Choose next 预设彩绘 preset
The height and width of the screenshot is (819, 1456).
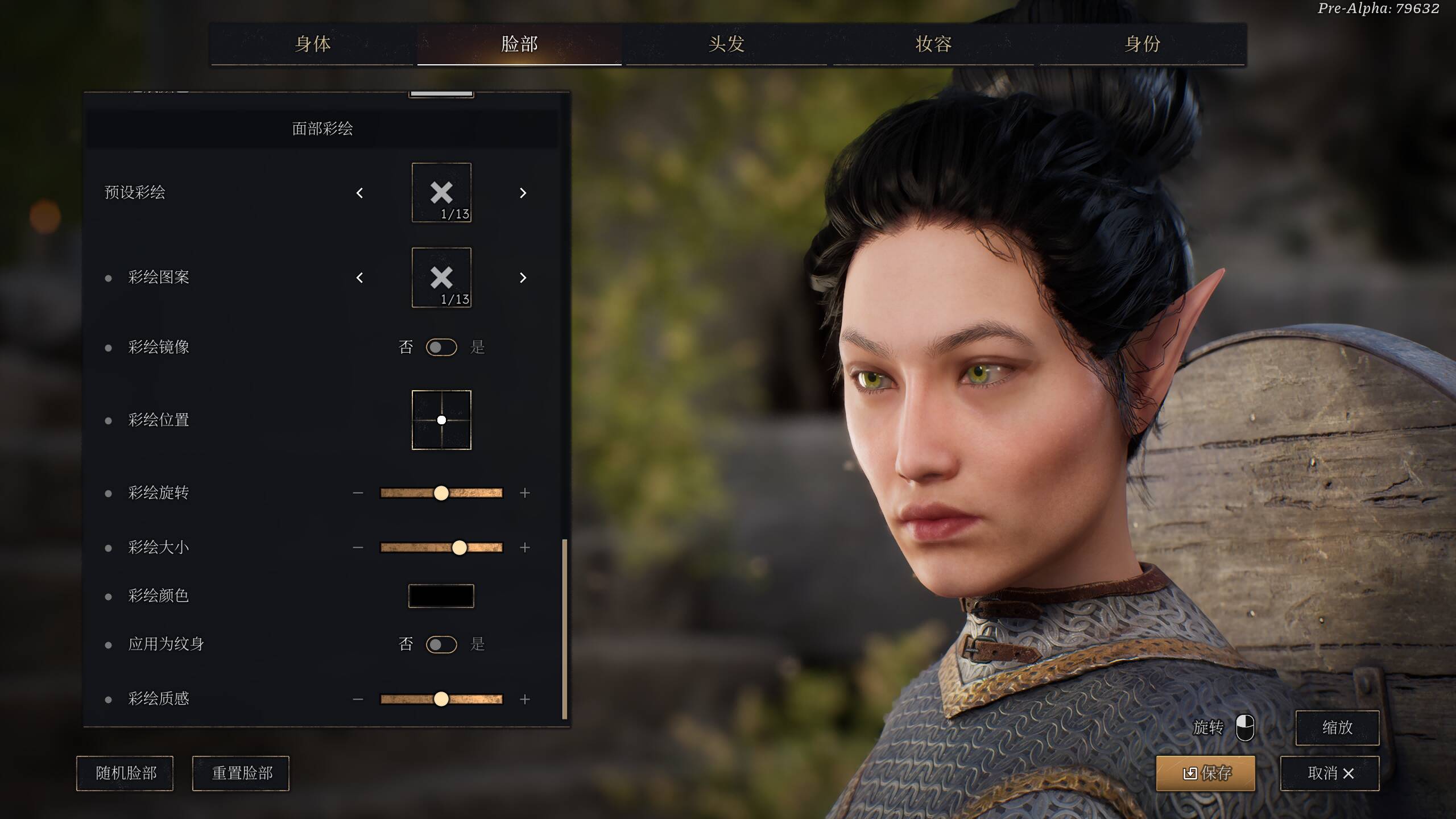coord(523,193)
